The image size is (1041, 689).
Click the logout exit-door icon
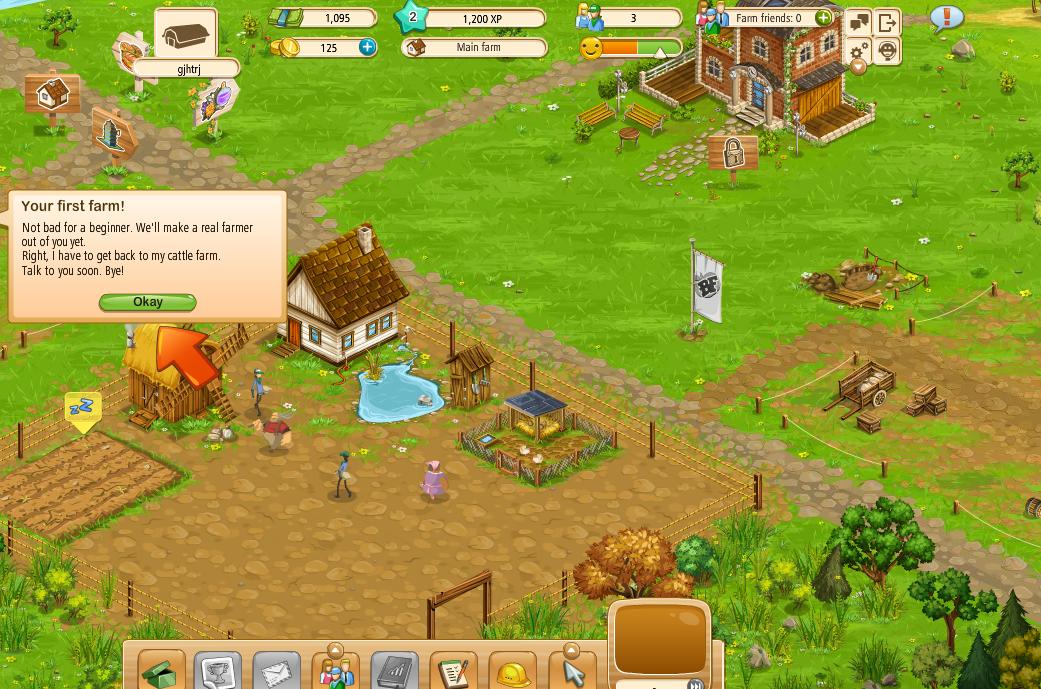coord(887,23)
